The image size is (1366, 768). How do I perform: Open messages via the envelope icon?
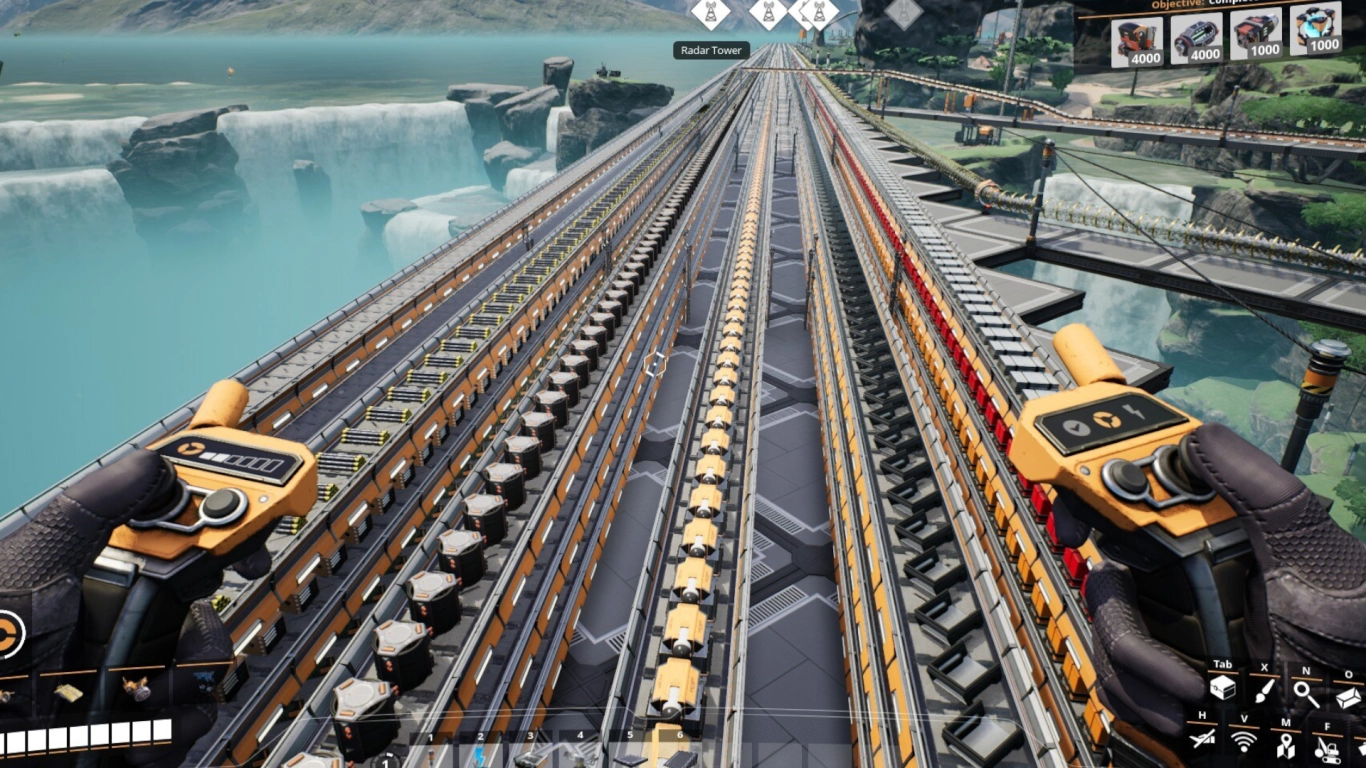coord(1348,698)
